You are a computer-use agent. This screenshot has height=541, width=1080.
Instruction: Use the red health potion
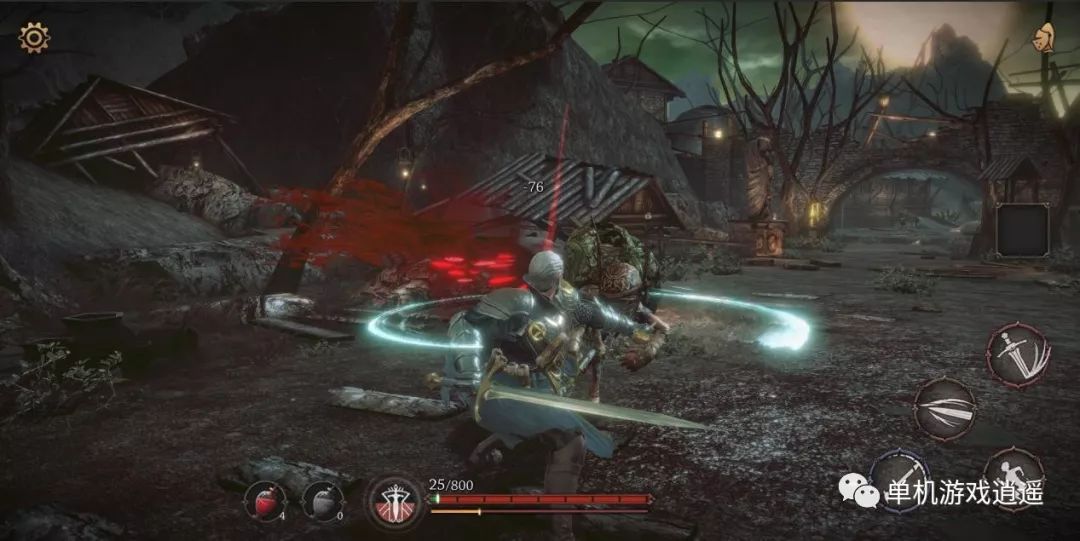[x=266, y=500]
